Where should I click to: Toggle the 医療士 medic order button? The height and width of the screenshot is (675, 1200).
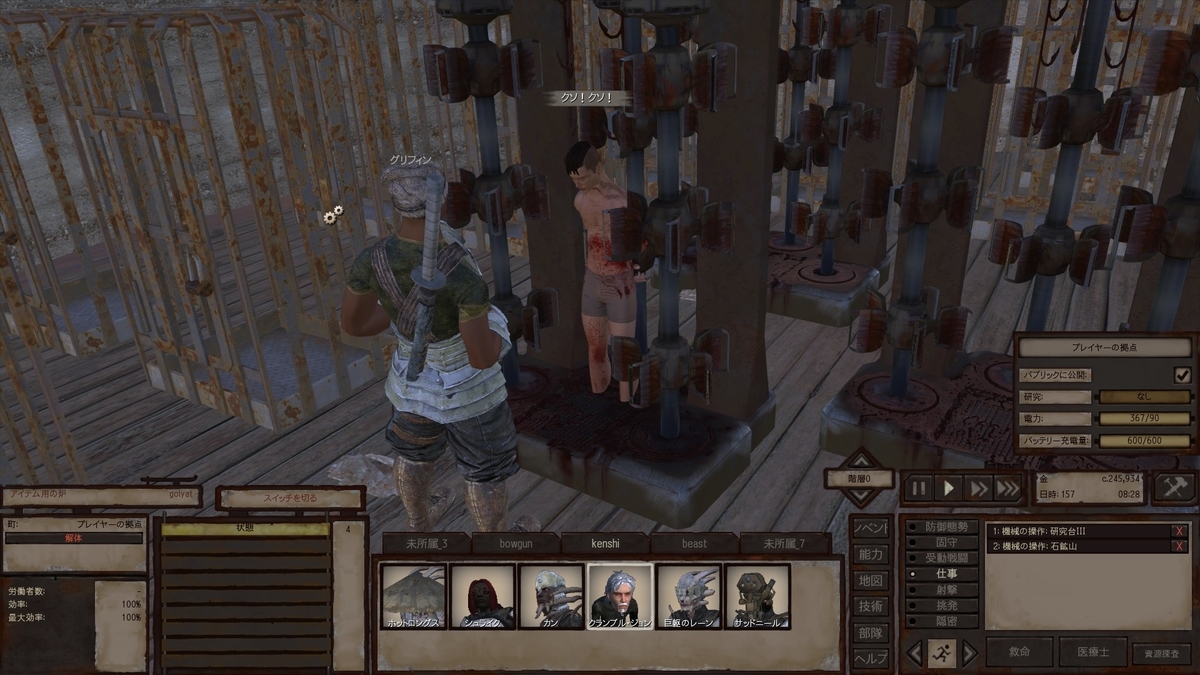click(1092, 652)
